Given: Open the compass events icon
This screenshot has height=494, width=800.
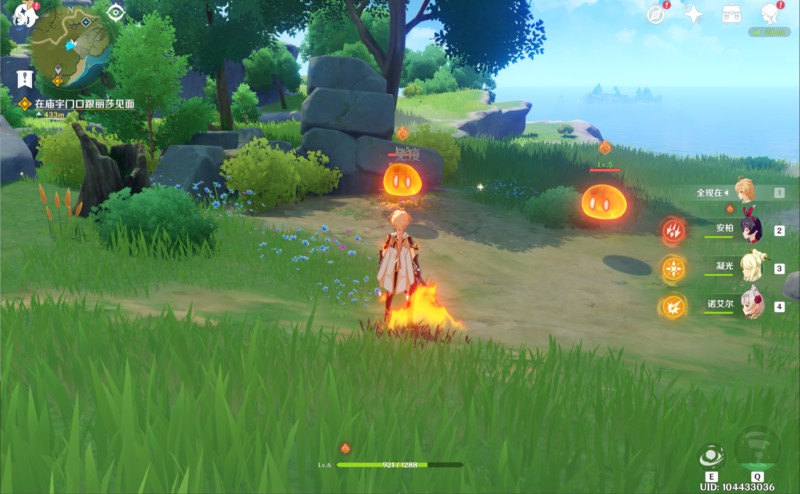Looking at the screenshot, I should (656, 13).
